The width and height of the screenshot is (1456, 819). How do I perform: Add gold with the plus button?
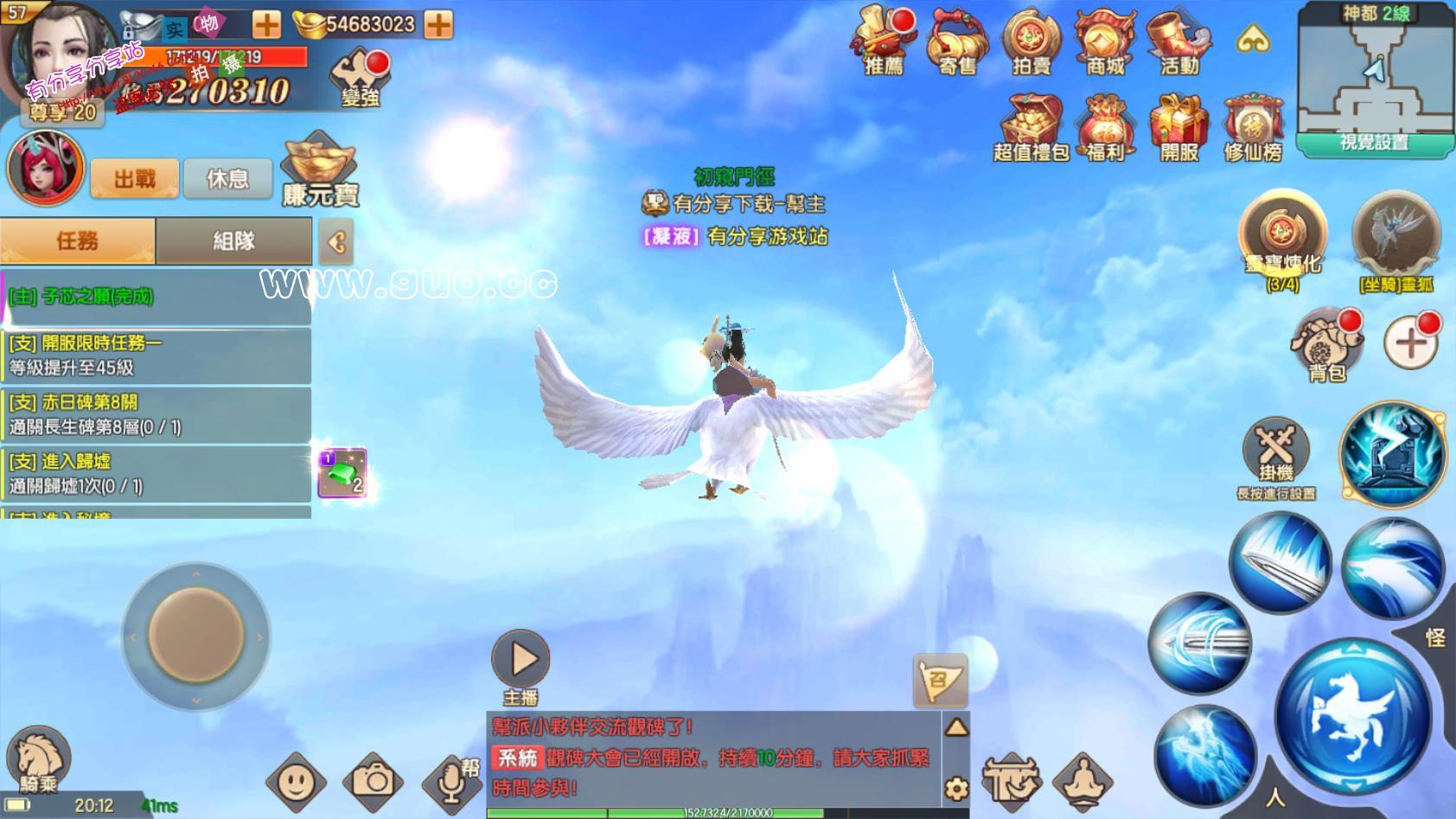439,24
